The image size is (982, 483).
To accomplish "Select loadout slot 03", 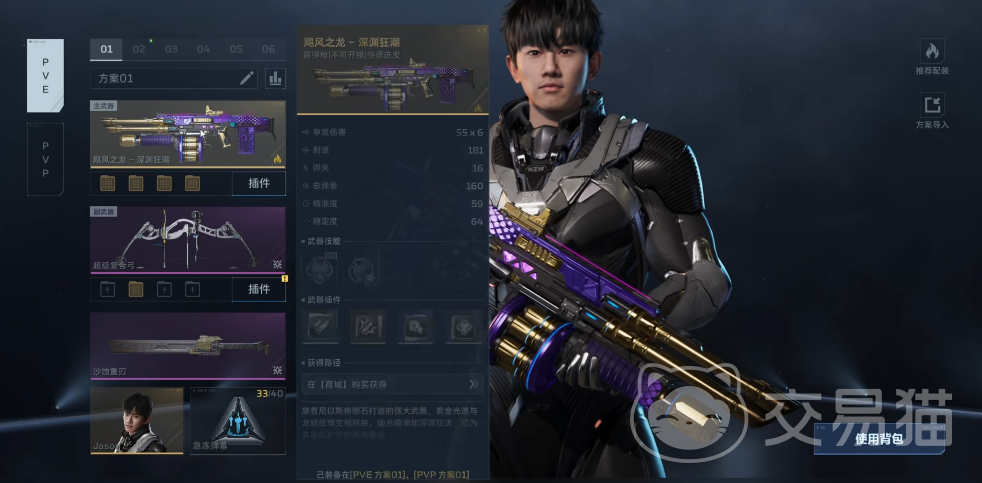I will [x=172, y=49].
